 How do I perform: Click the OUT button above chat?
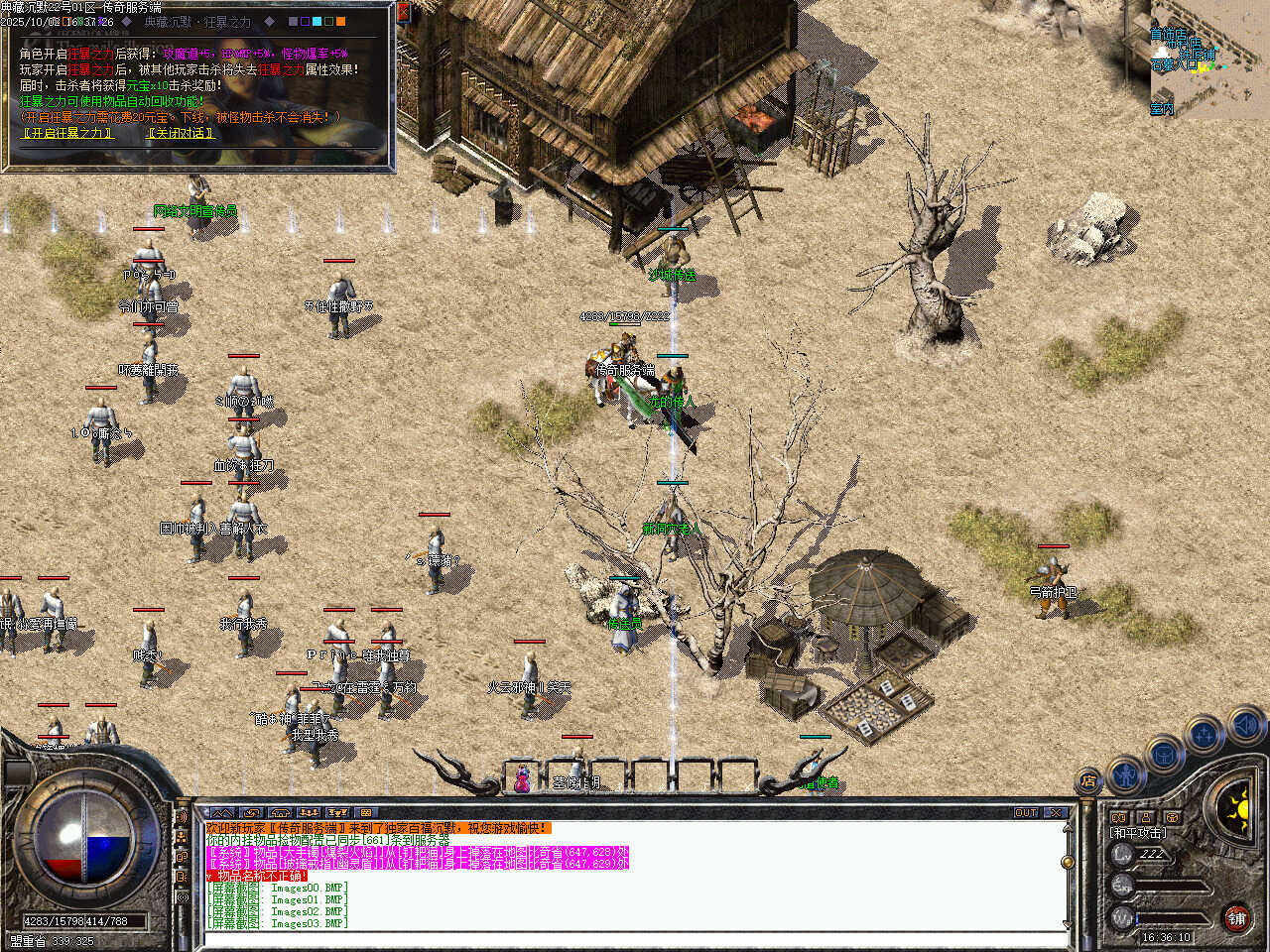tap(1026, 812)
